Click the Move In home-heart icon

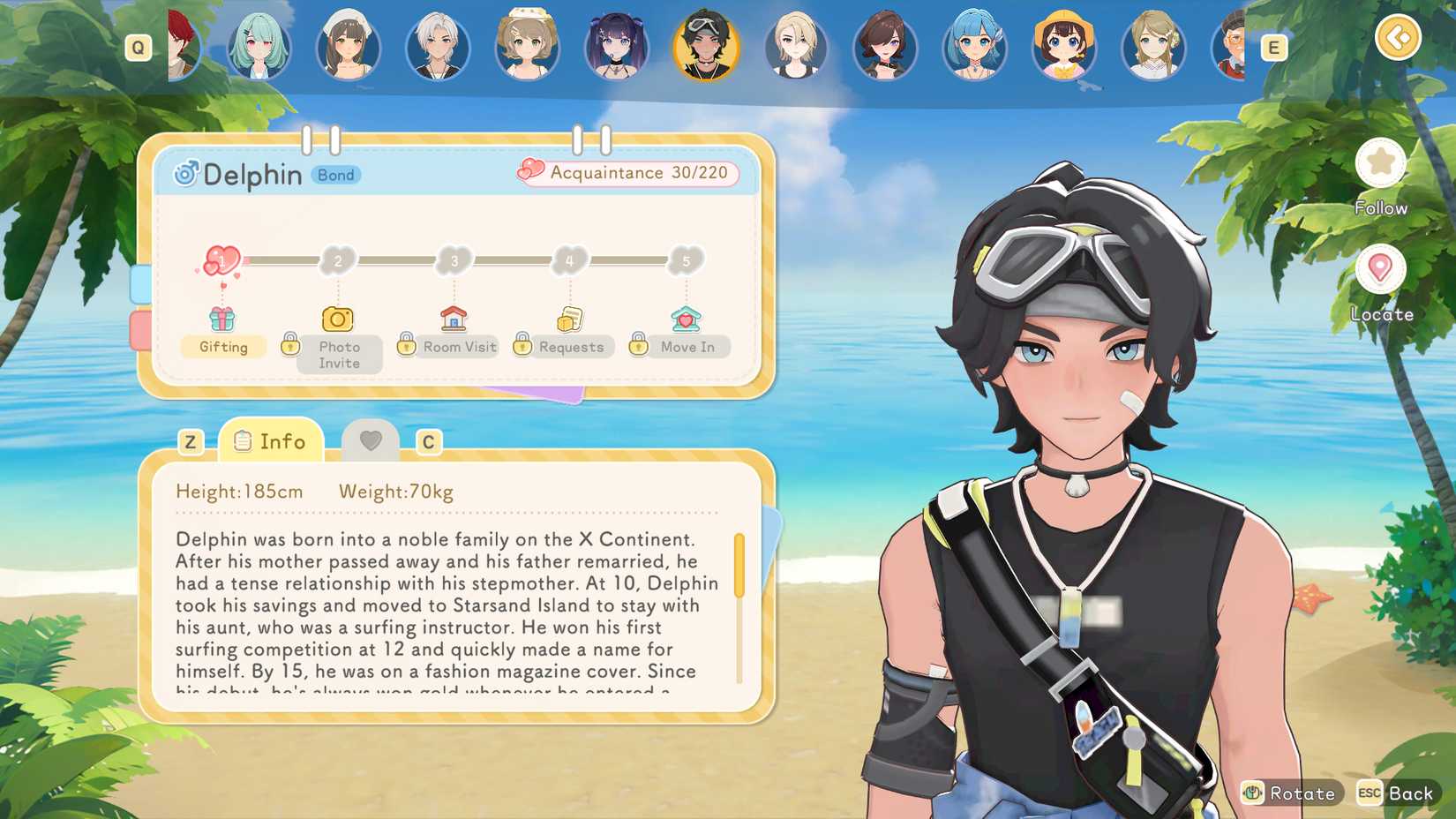tap(687, 319)
